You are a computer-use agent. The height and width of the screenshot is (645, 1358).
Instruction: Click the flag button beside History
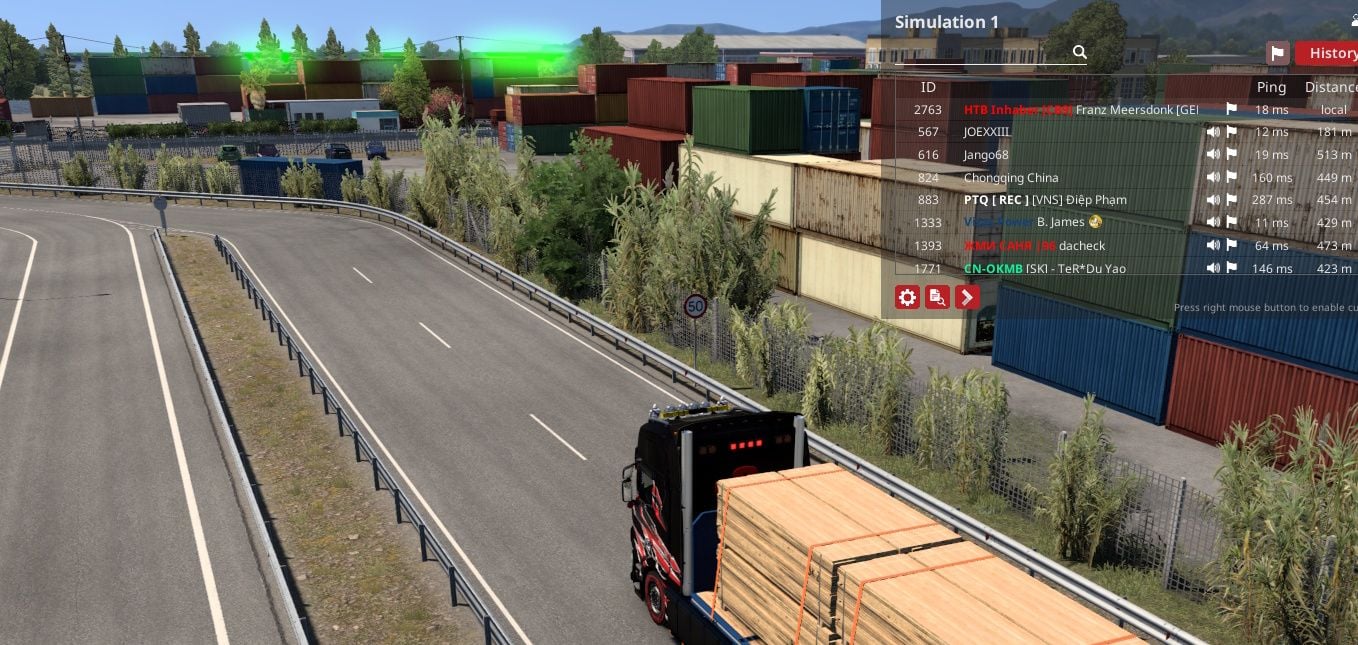pyautogui.click(x=1277, y=53)
